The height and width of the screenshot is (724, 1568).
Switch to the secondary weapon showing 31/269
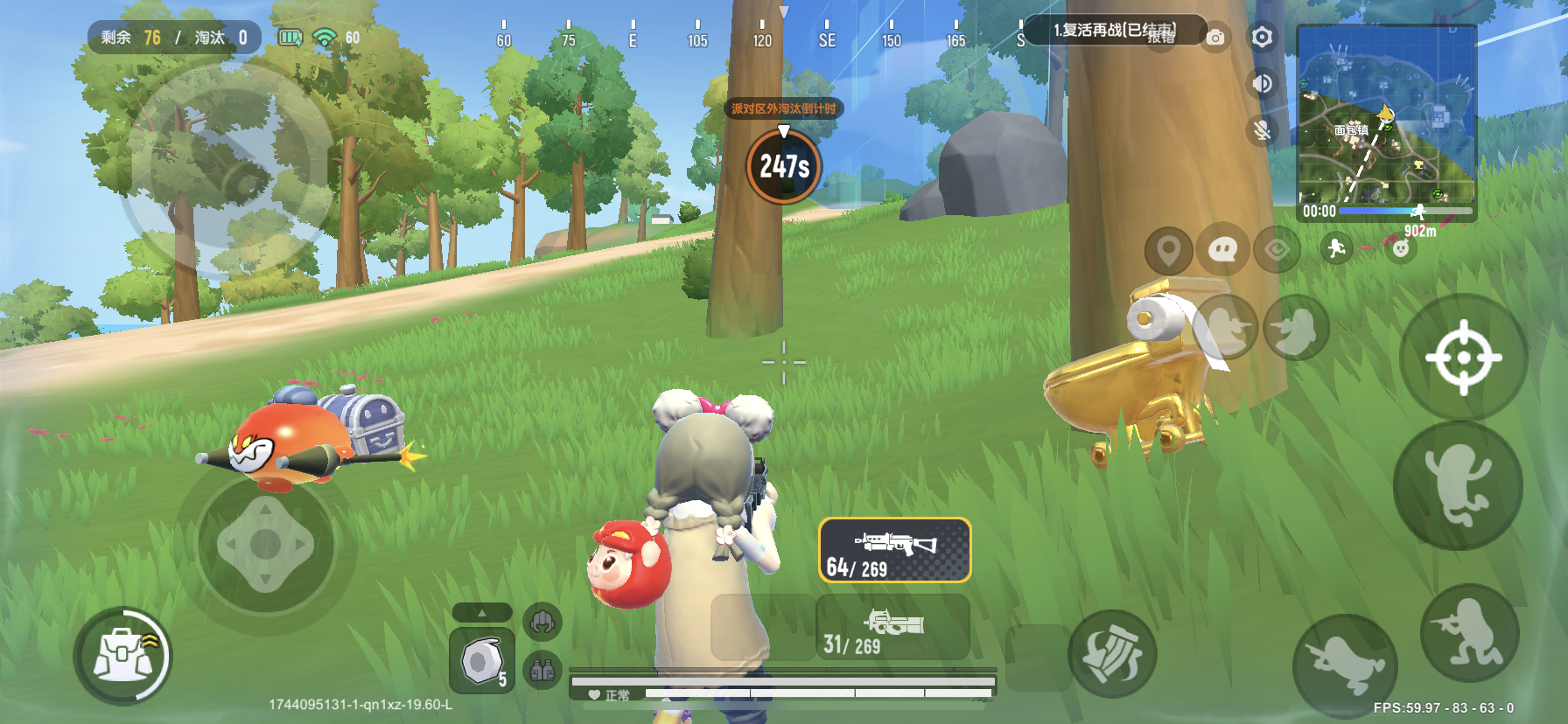tap(892, 628)
